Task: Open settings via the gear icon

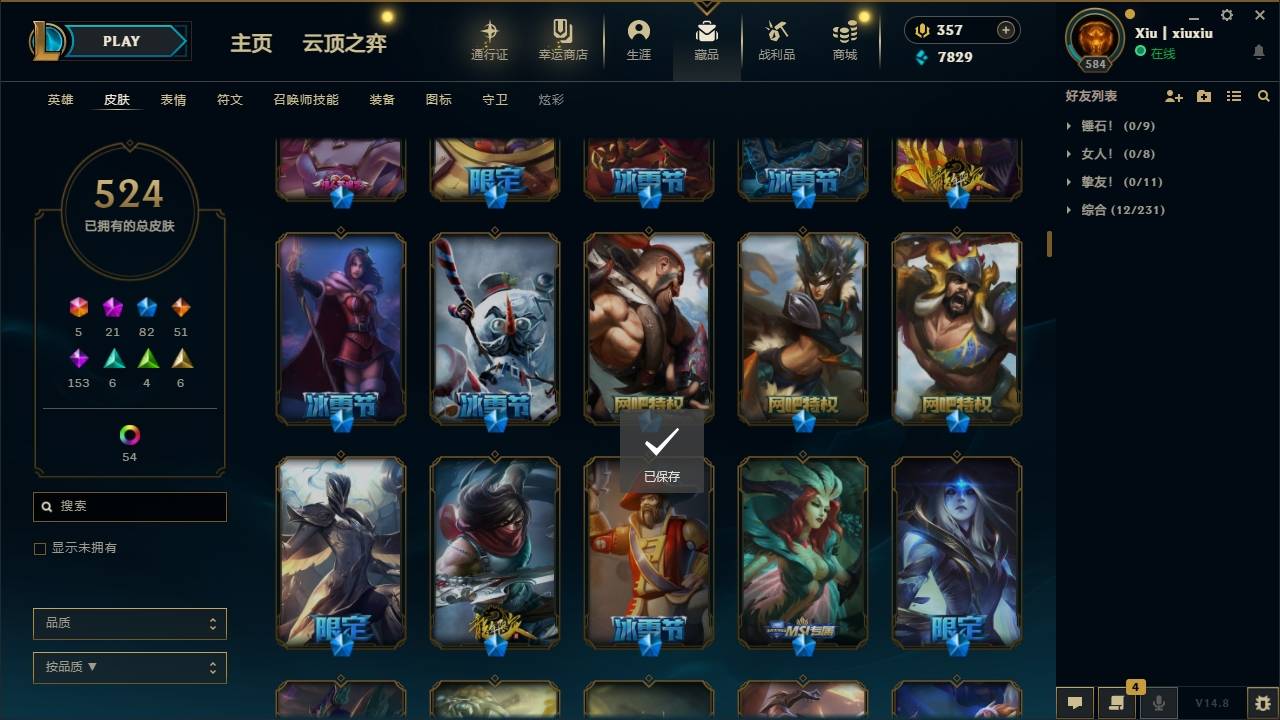Action: (x=1226, y=15)
